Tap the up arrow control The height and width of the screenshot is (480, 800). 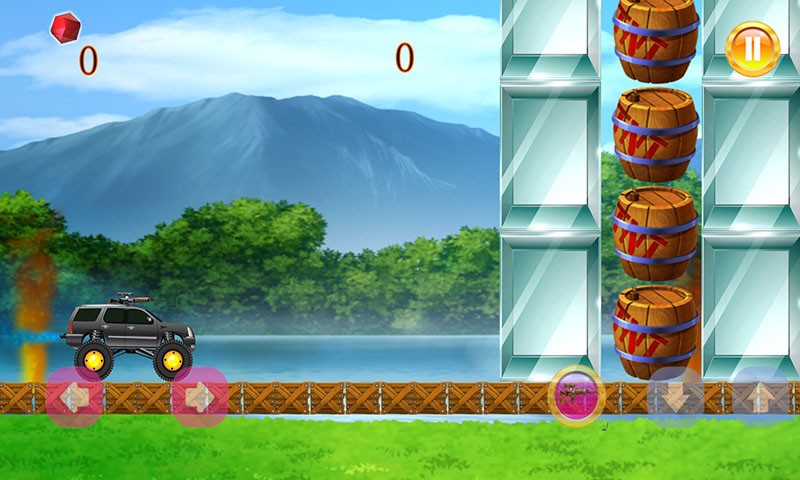(x=760, y=396)
